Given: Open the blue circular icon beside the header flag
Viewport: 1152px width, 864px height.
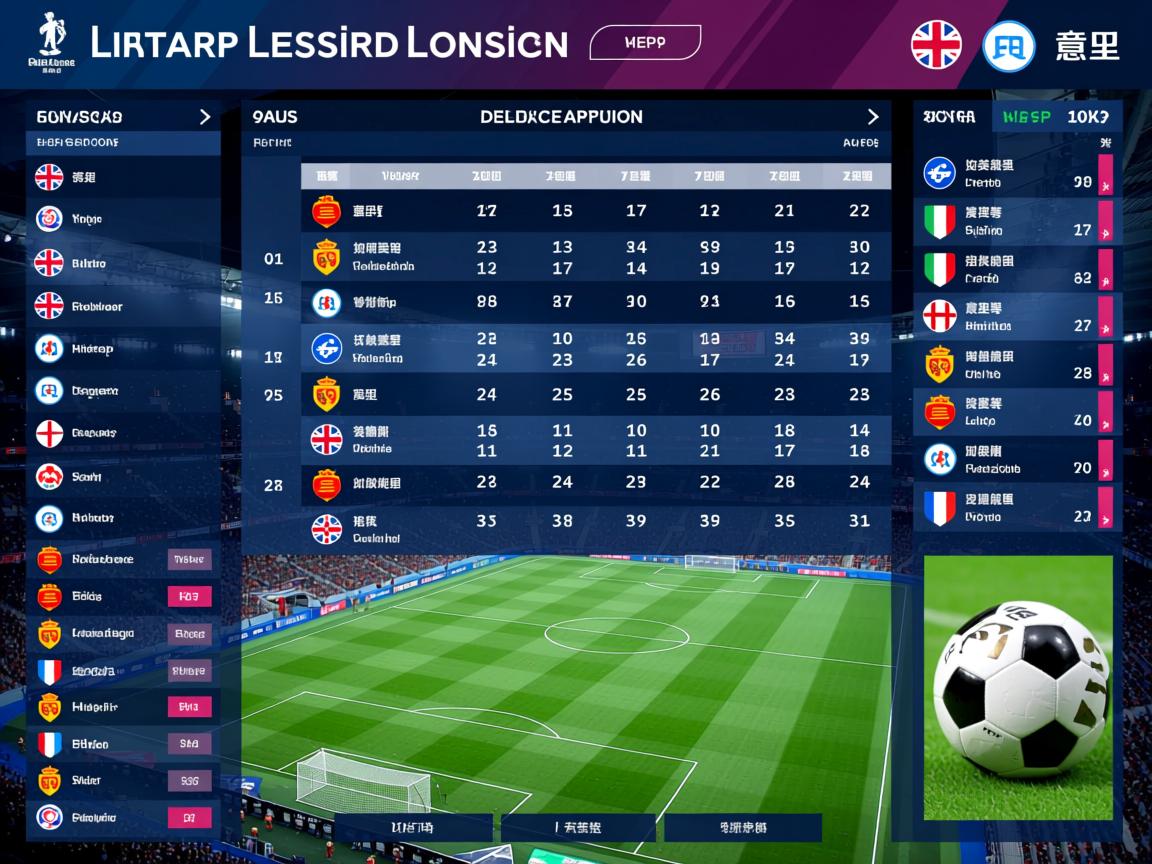Looking at the screenshot, I should pos(1008,46).
